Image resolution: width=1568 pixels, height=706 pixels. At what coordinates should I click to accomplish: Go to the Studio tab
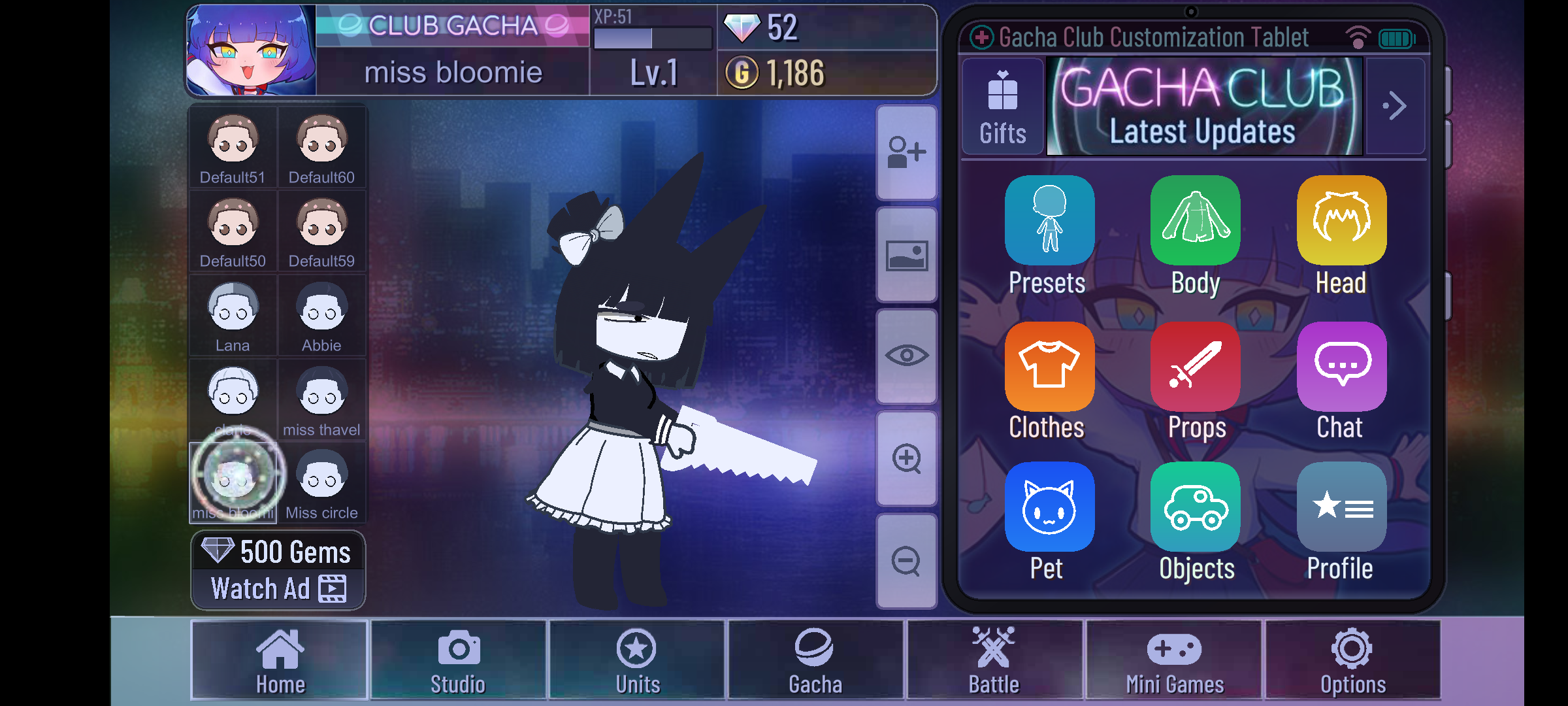[458, 660]
